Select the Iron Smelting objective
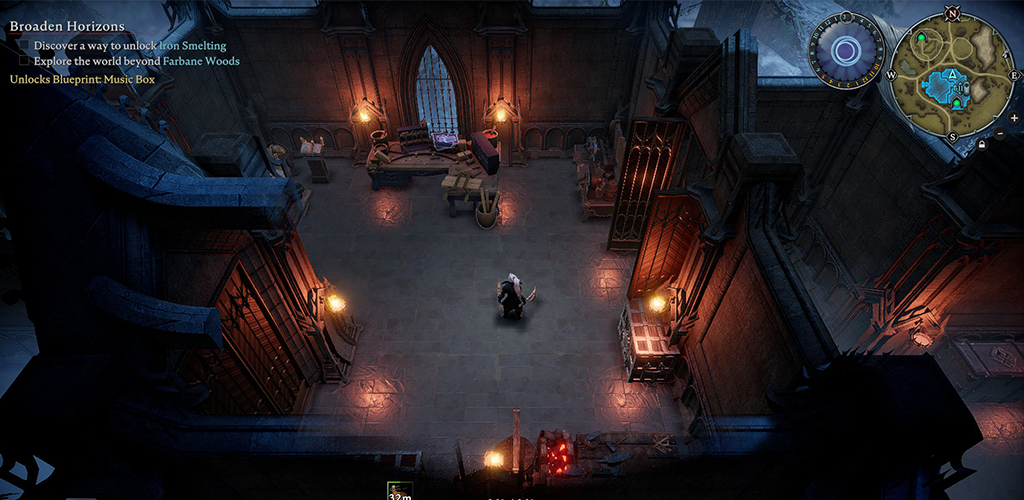The width and height of the screenshot is (1024, 500). point(193,45)
